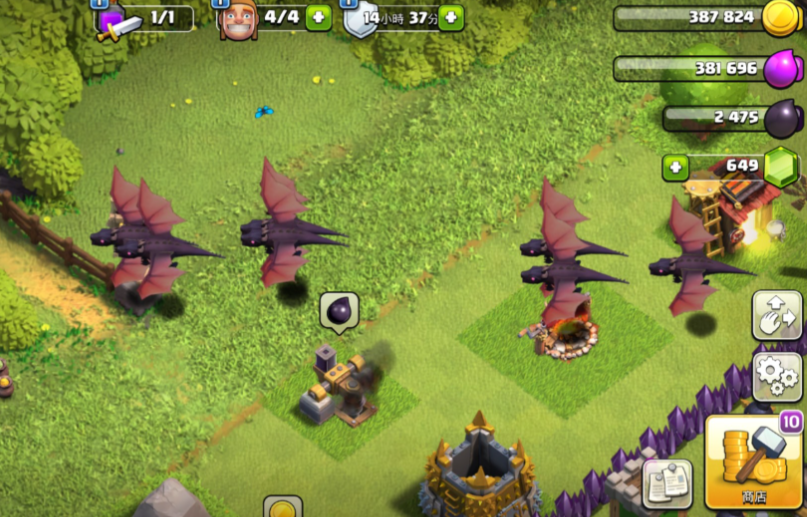Enter village edit mode via hand icon
Viewport: 807px width, 517px height.
[x=777, y=315]
